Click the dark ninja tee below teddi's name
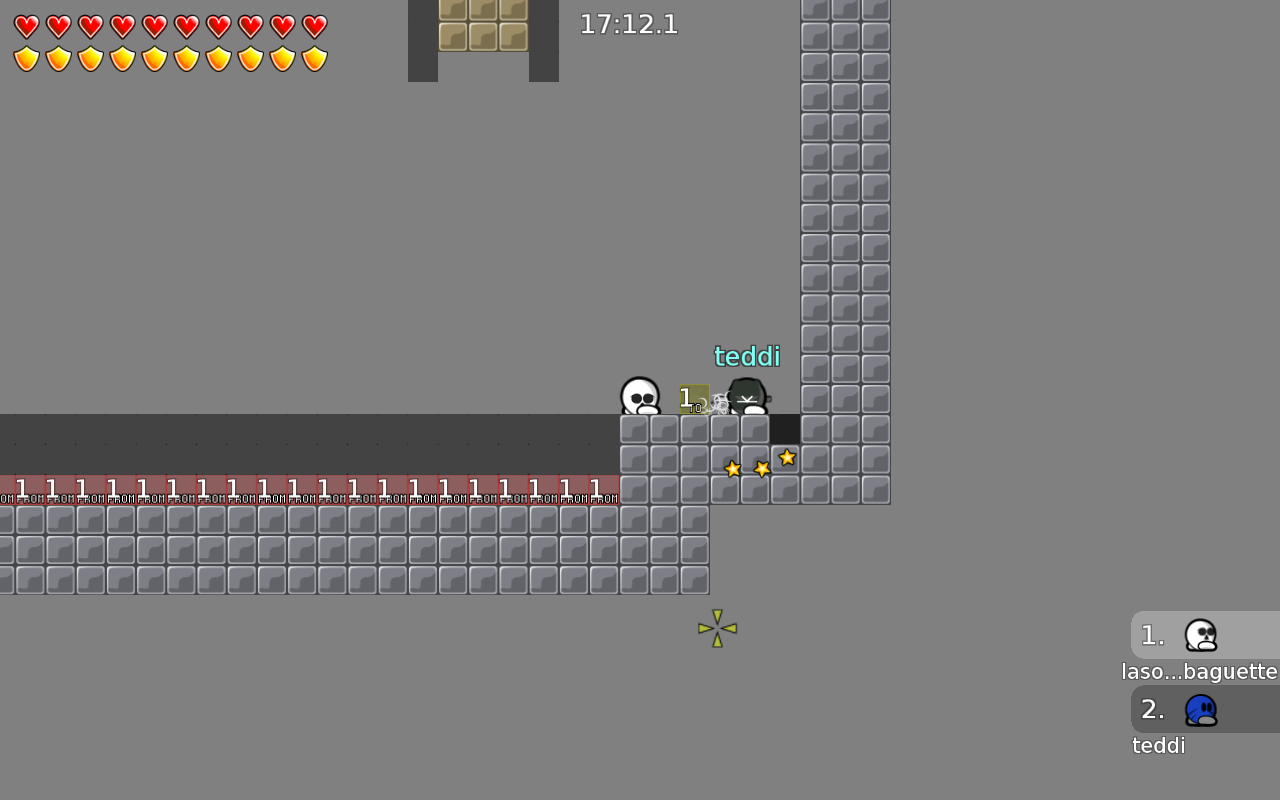 click(x=747, y=398)
